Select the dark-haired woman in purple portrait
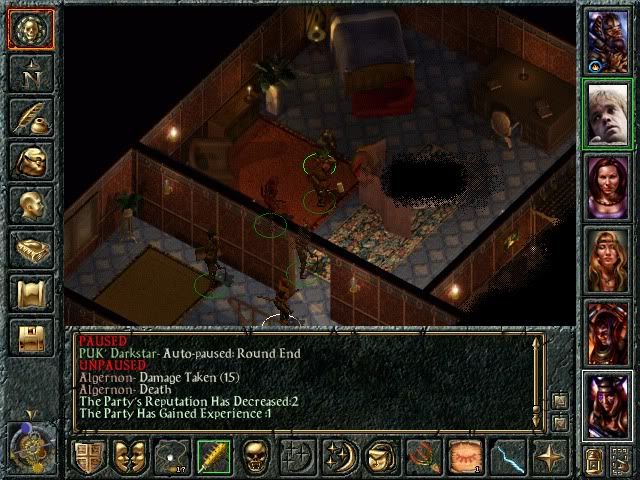 click(607, 186)
